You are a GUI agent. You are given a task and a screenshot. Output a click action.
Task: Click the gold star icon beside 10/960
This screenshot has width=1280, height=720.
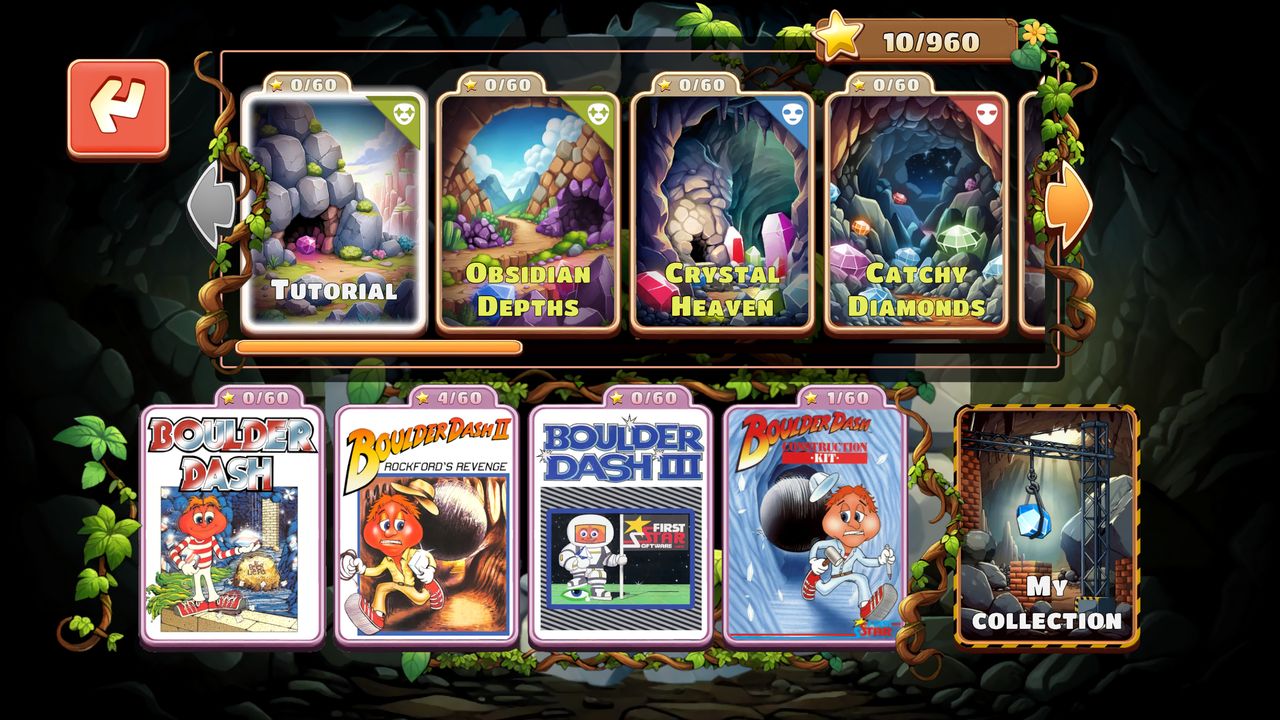pos(840,37)
